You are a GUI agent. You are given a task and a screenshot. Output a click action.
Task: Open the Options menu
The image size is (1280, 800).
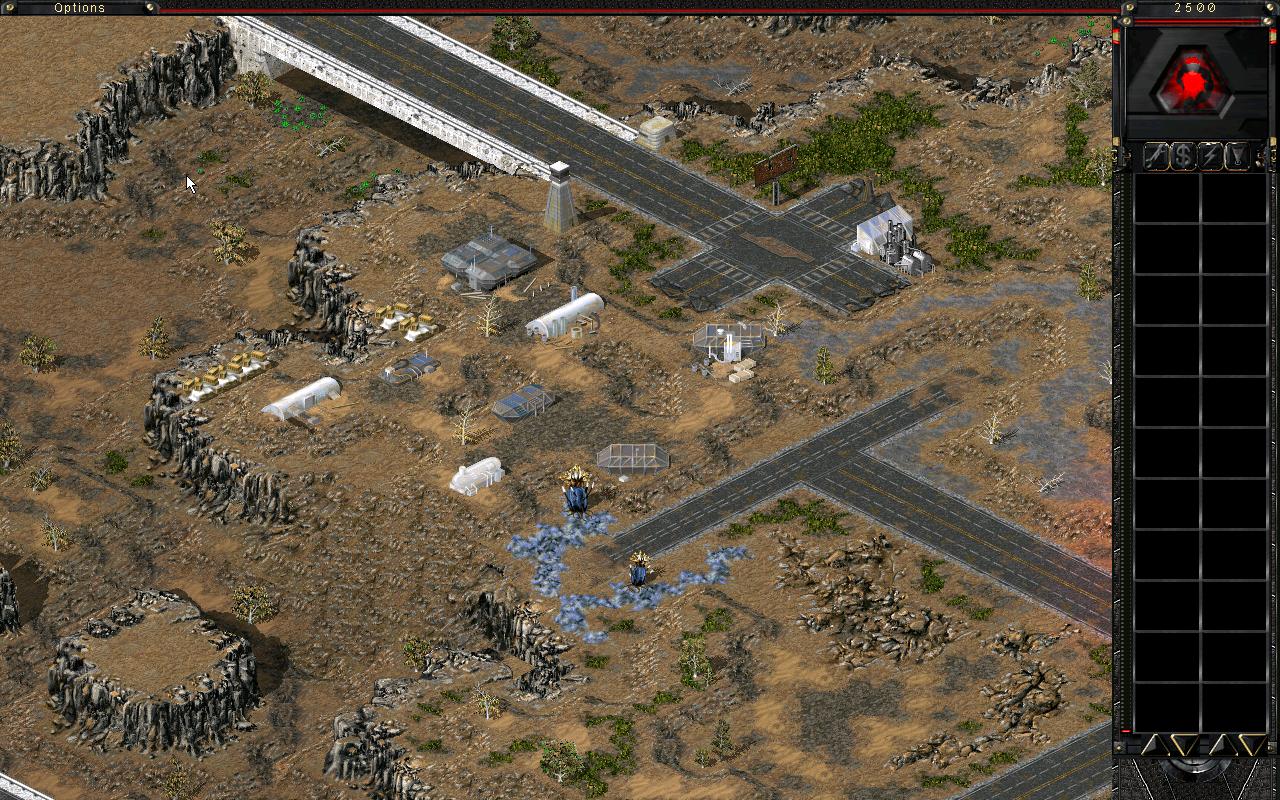tap(79, 8)
